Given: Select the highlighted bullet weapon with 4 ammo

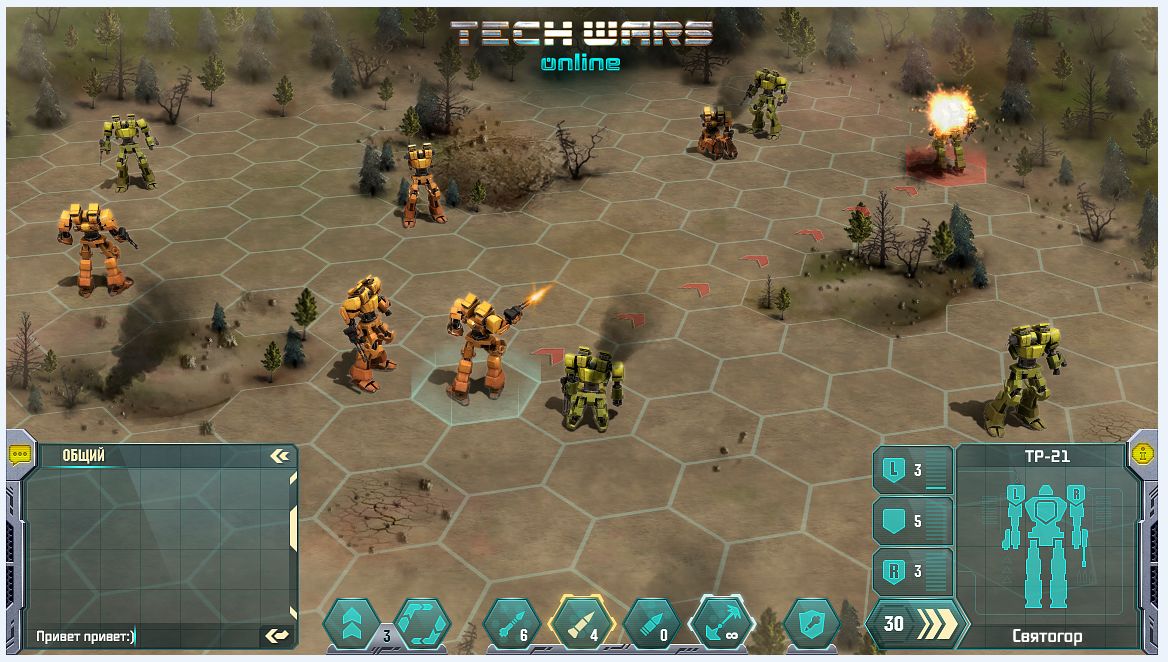Looking at the screenshot, I should [580, 624].
